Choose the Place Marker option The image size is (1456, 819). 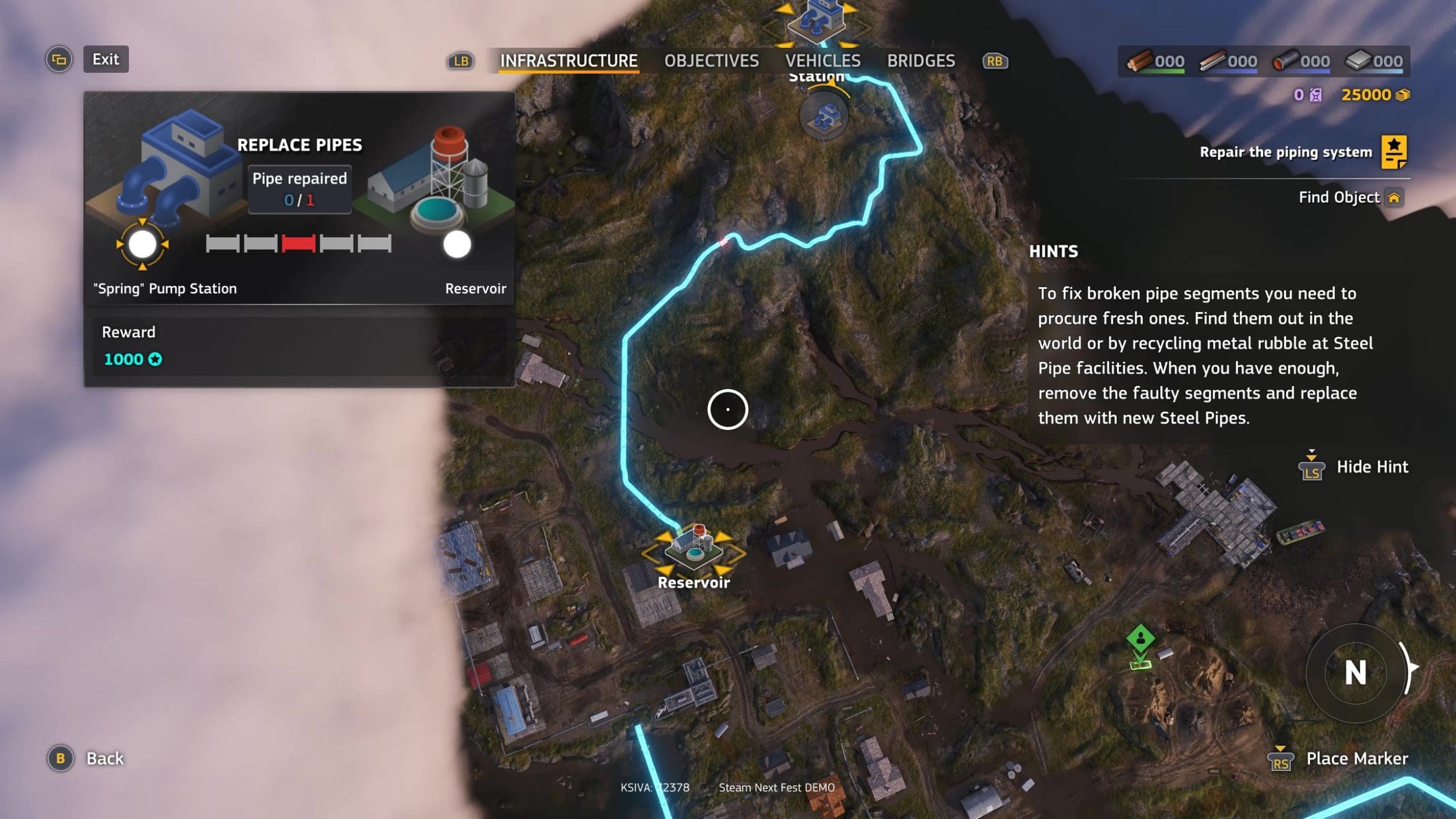tap(1356, 758)
